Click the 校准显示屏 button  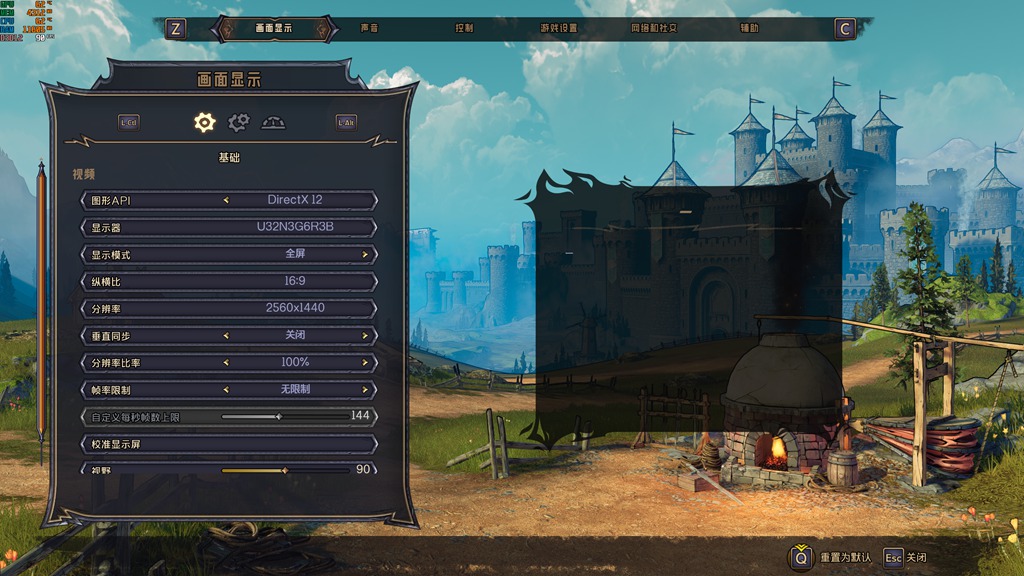tap(229, 443)
